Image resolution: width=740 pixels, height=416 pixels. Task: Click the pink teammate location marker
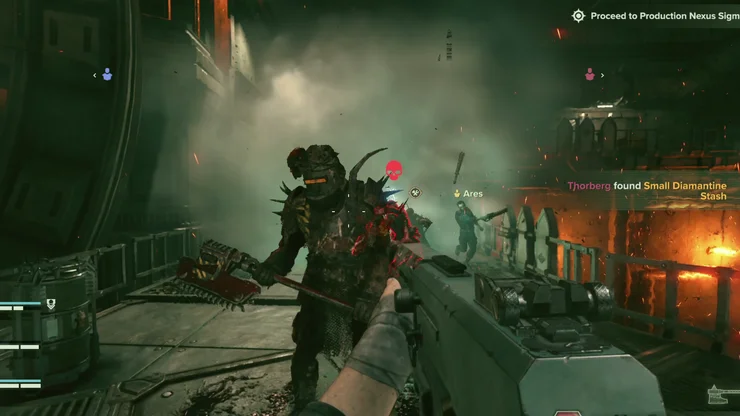[590, 74]
